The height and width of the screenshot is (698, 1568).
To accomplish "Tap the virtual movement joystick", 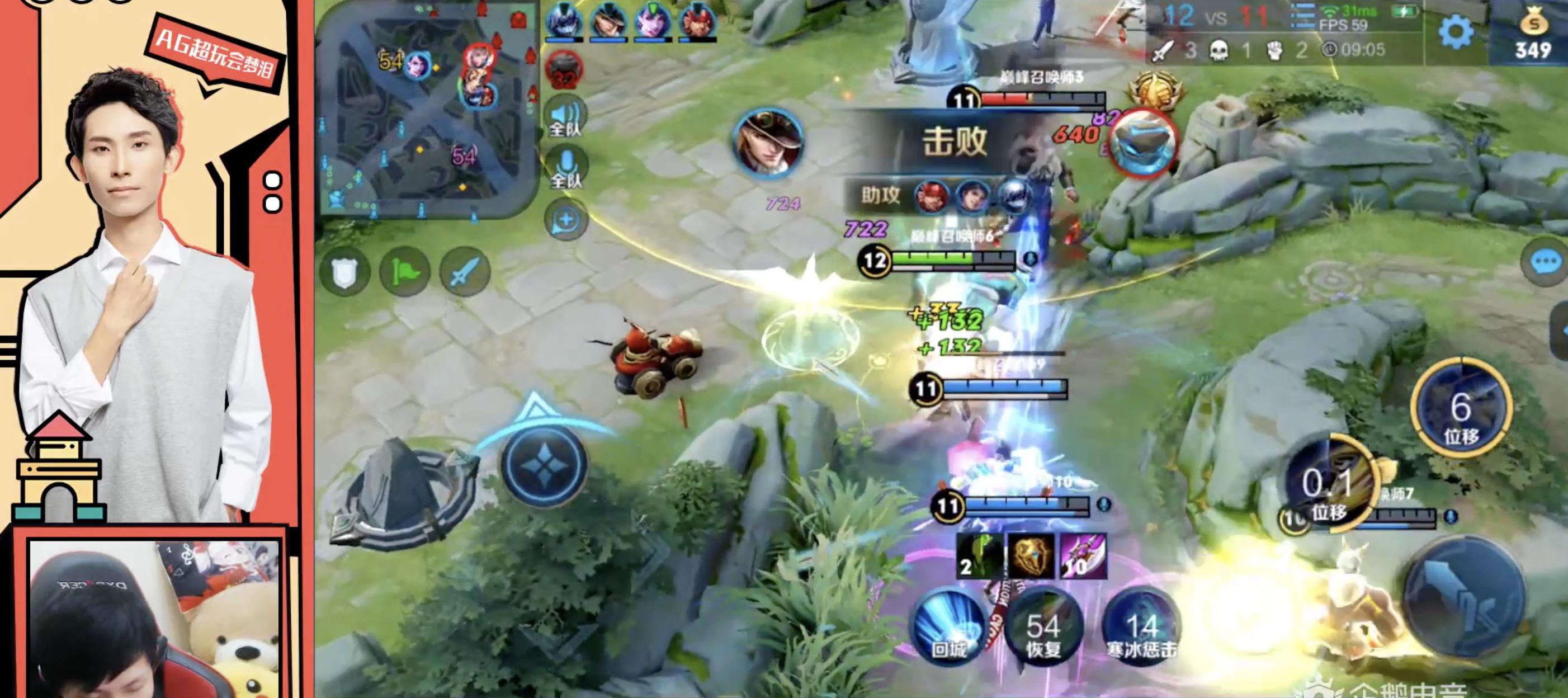I will 544,465.
